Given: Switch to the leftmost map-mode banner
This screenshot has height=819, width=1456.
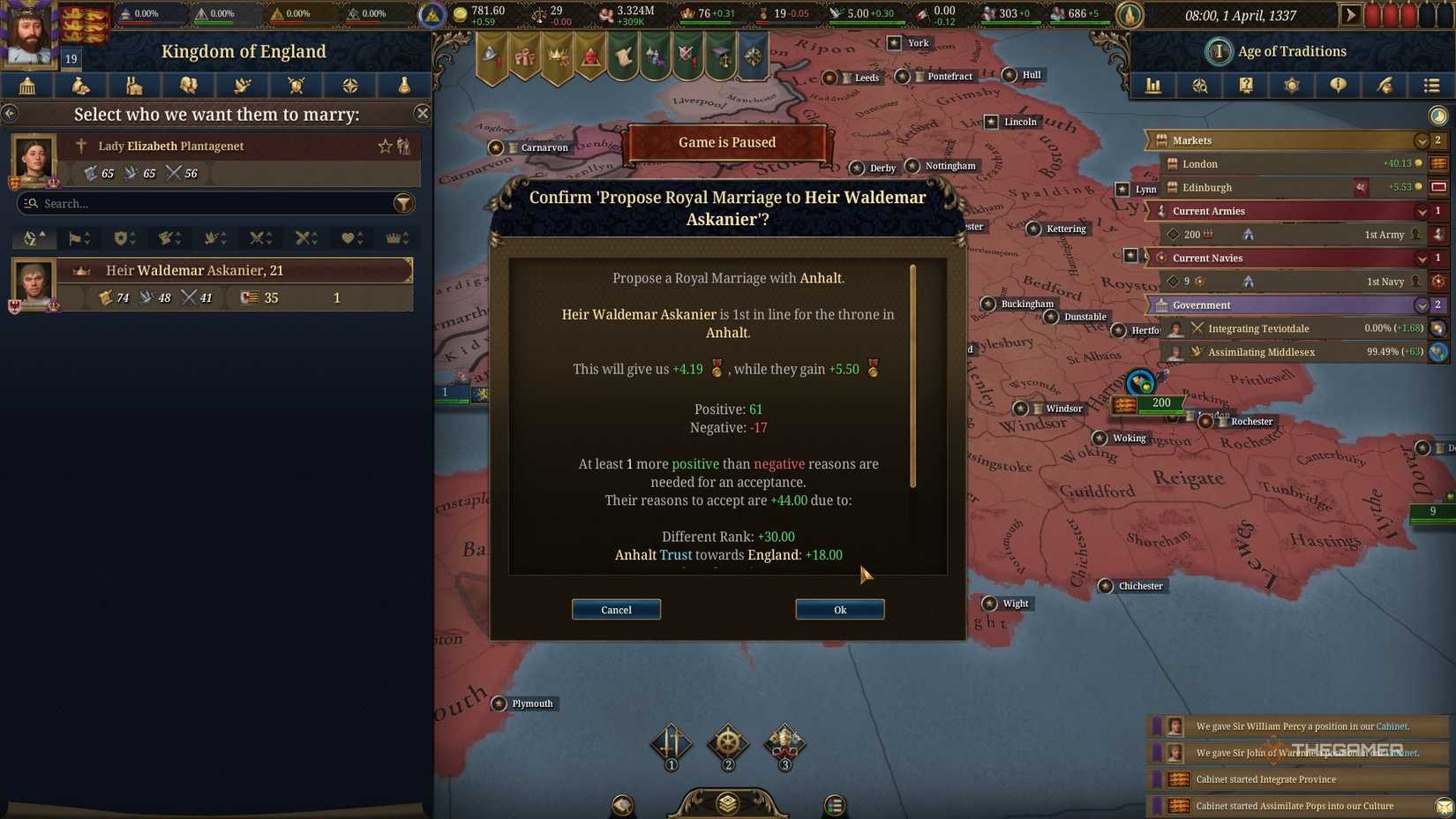Looking at the screenshot, I should [492, 55].
